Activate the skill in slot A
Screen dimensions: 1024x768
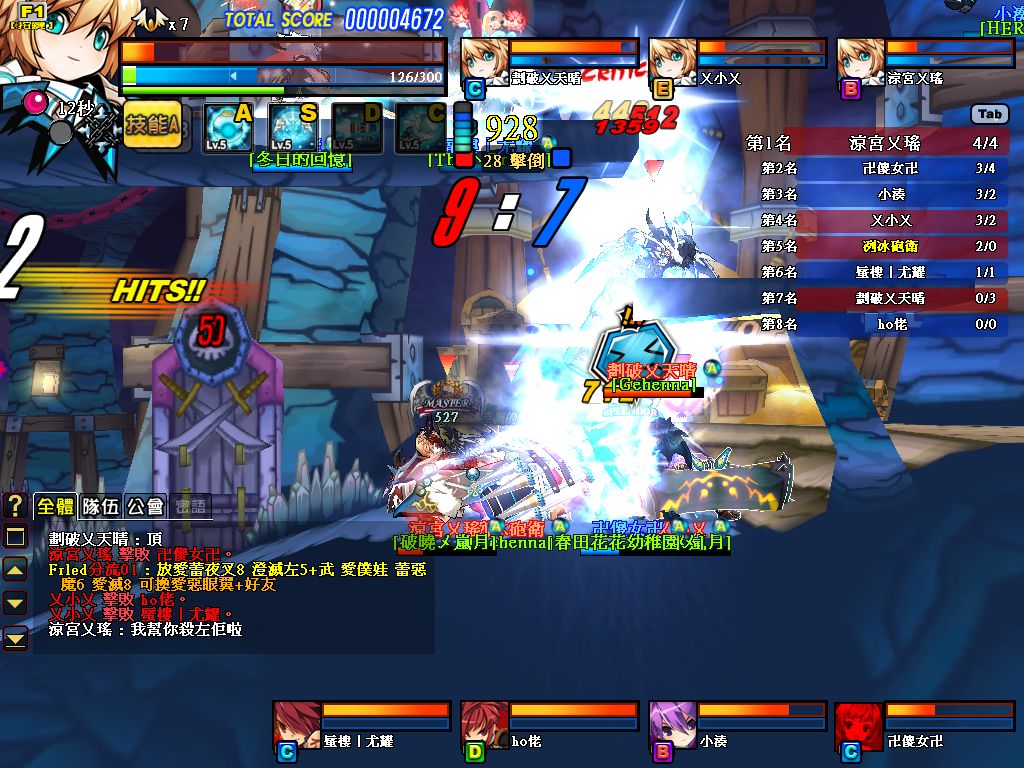coord(228,127)
